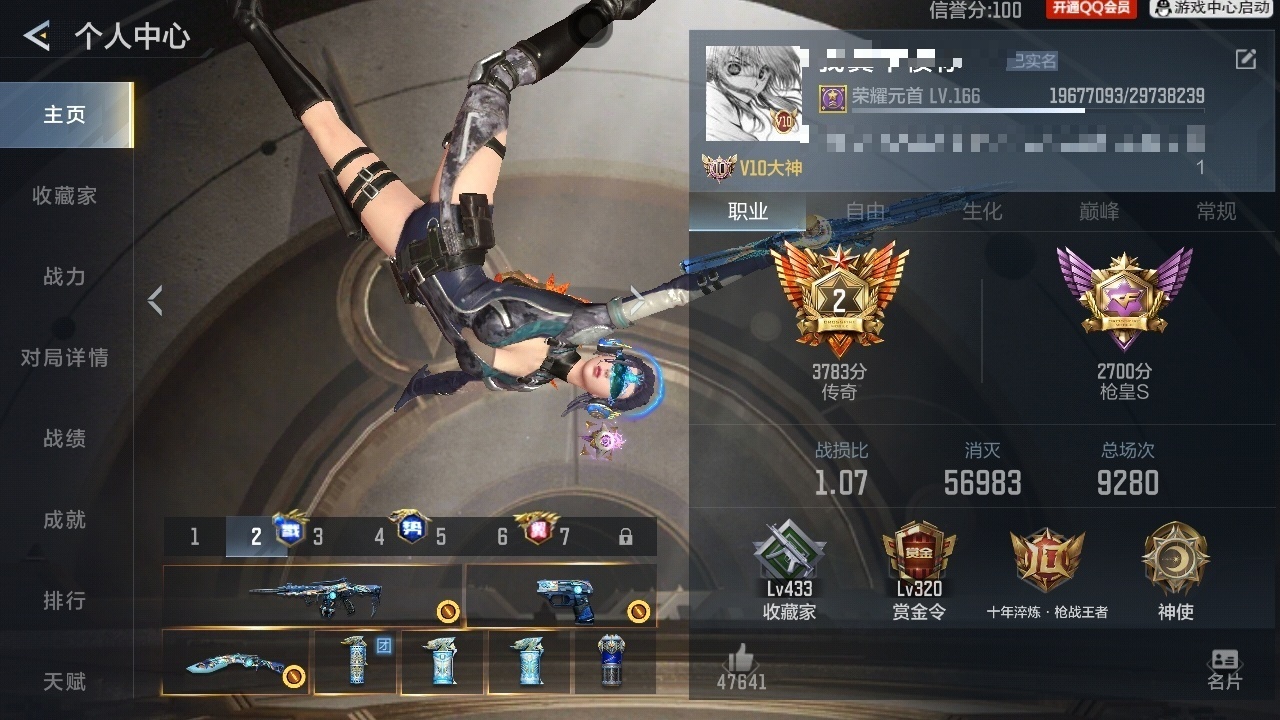Click the edit profile pencil icon
The image size is (1280, 720).
(x=1245, y=60)
